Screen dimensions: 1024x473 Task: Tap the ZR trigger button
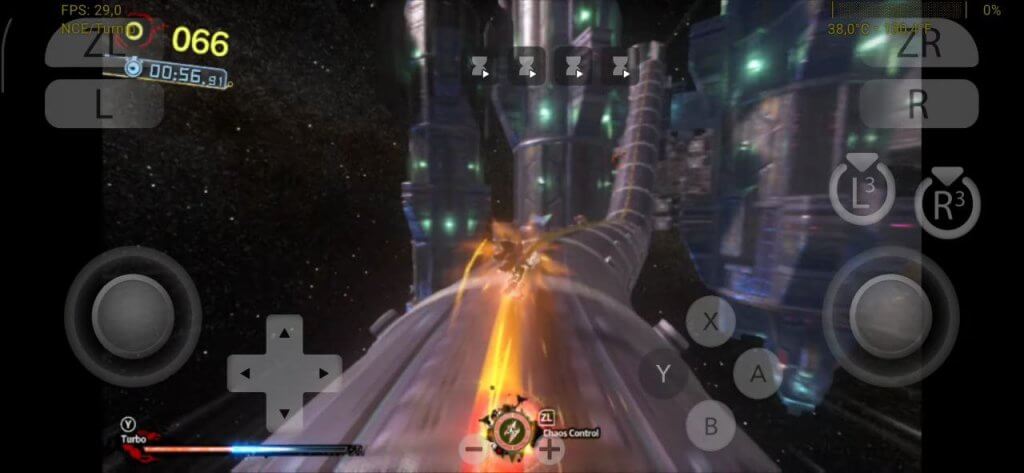point(918,44)
